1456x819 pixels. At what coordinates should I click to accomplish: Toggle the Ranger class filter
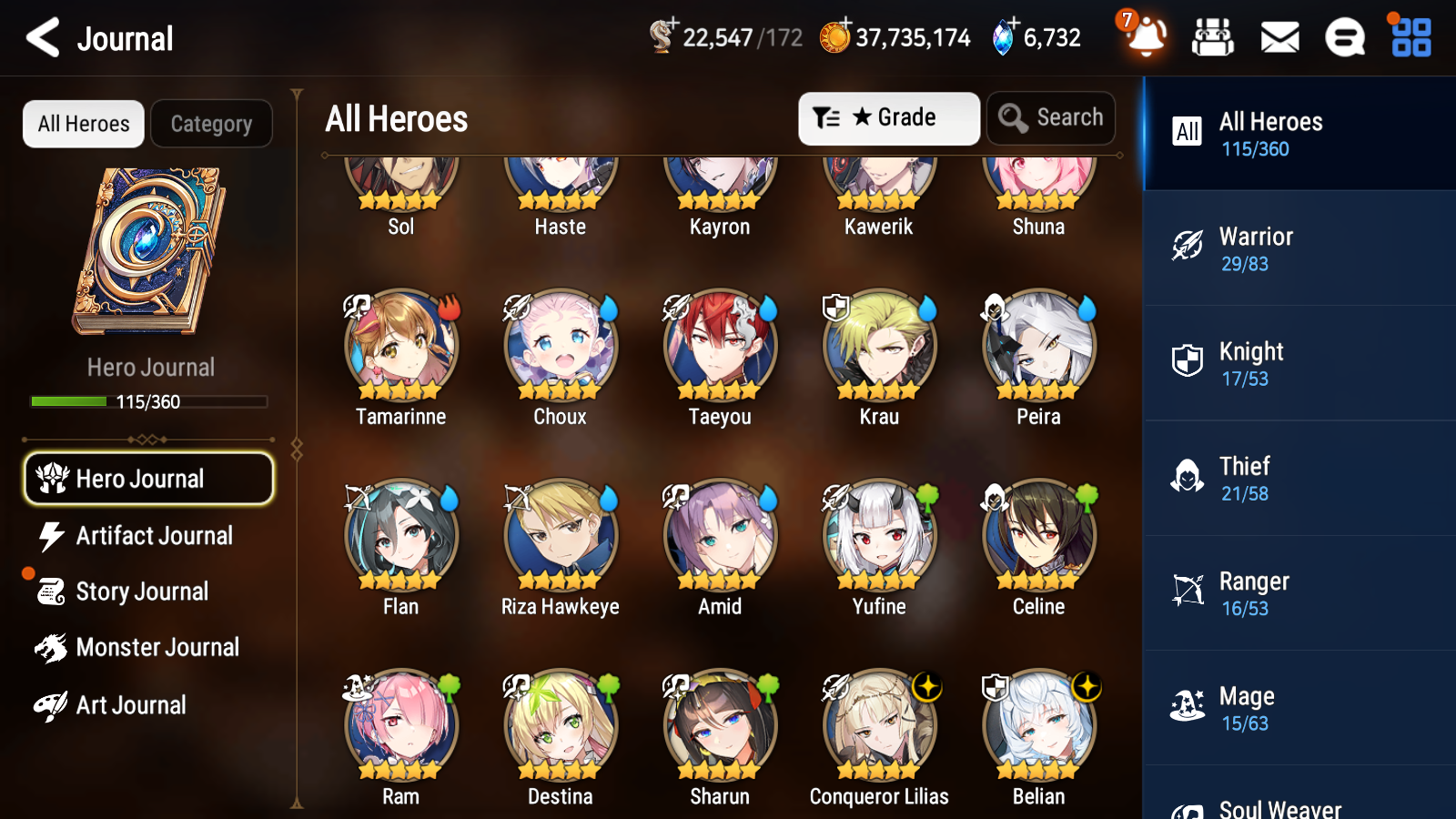coord(1299,594)
